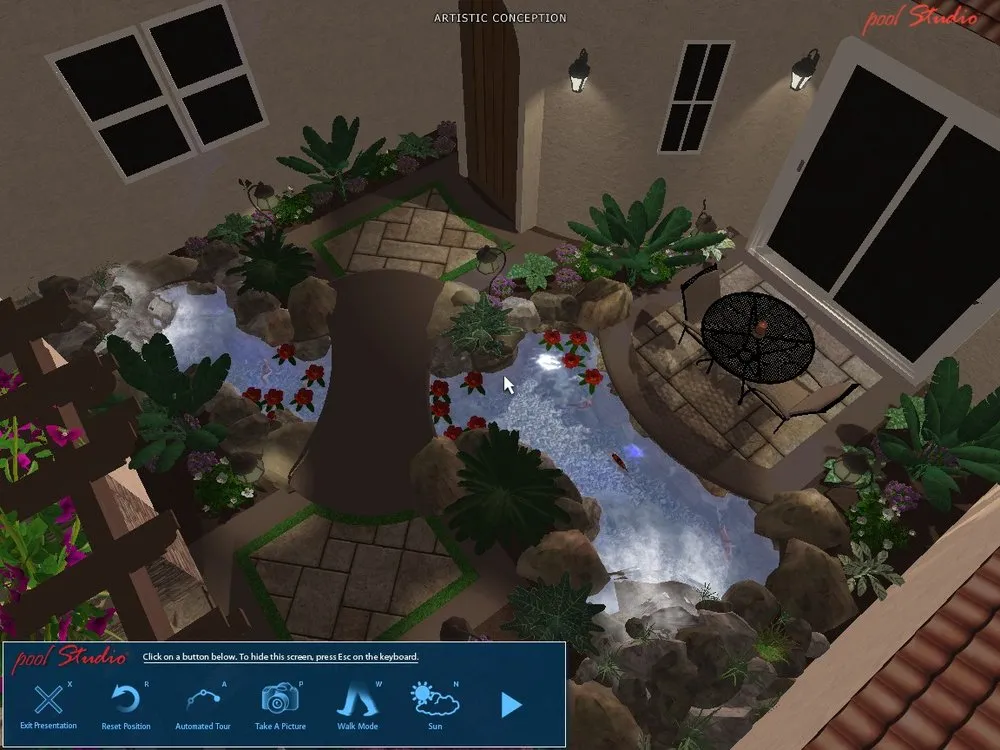Show more options with the play arrow
Image resolution: width=1000 pixels, height=750 pixels.
click(511, 706)
